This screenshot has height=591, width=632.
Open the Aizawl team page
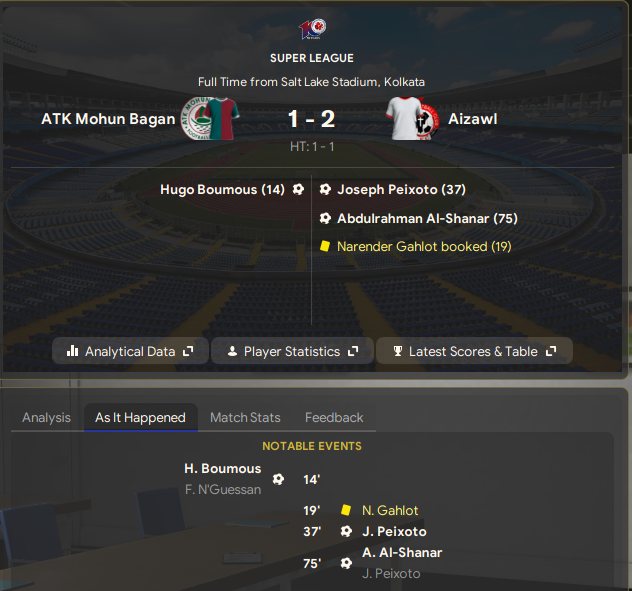pos(473,119)
